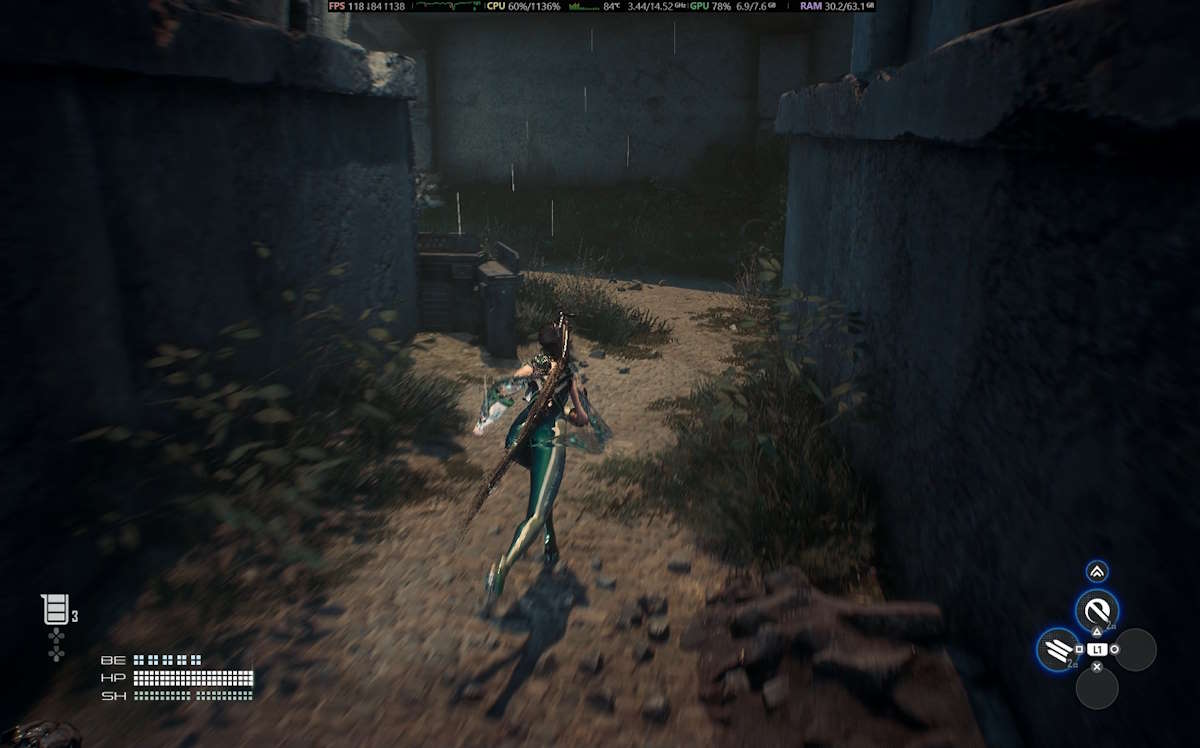Trigger the ringed-blade Beta skill icon
Screen dimensions: 1200x748
(1097, 610)
